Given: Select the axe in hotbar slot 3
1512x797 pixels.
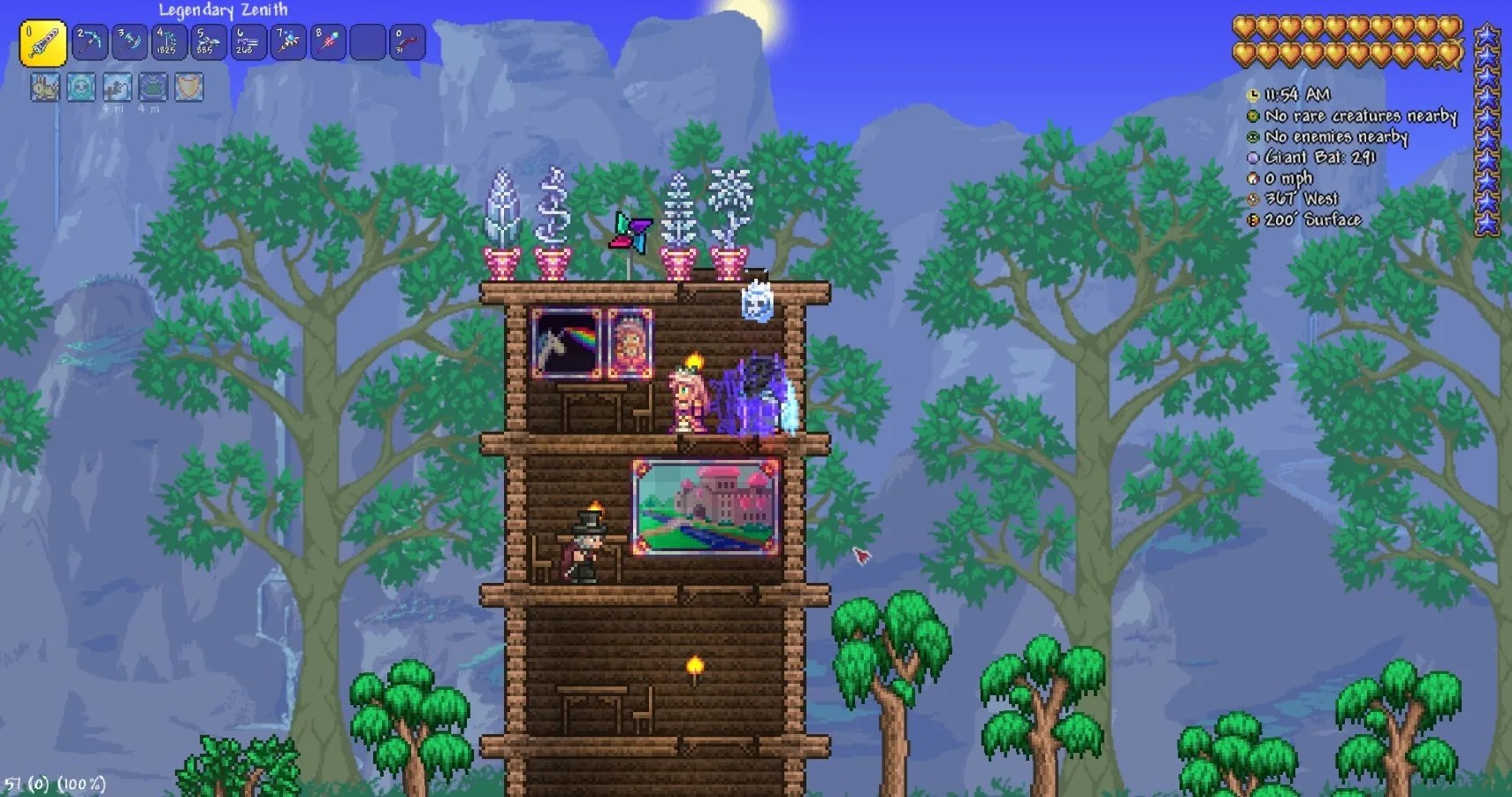Looking at the screenshot, I should 129,41.
